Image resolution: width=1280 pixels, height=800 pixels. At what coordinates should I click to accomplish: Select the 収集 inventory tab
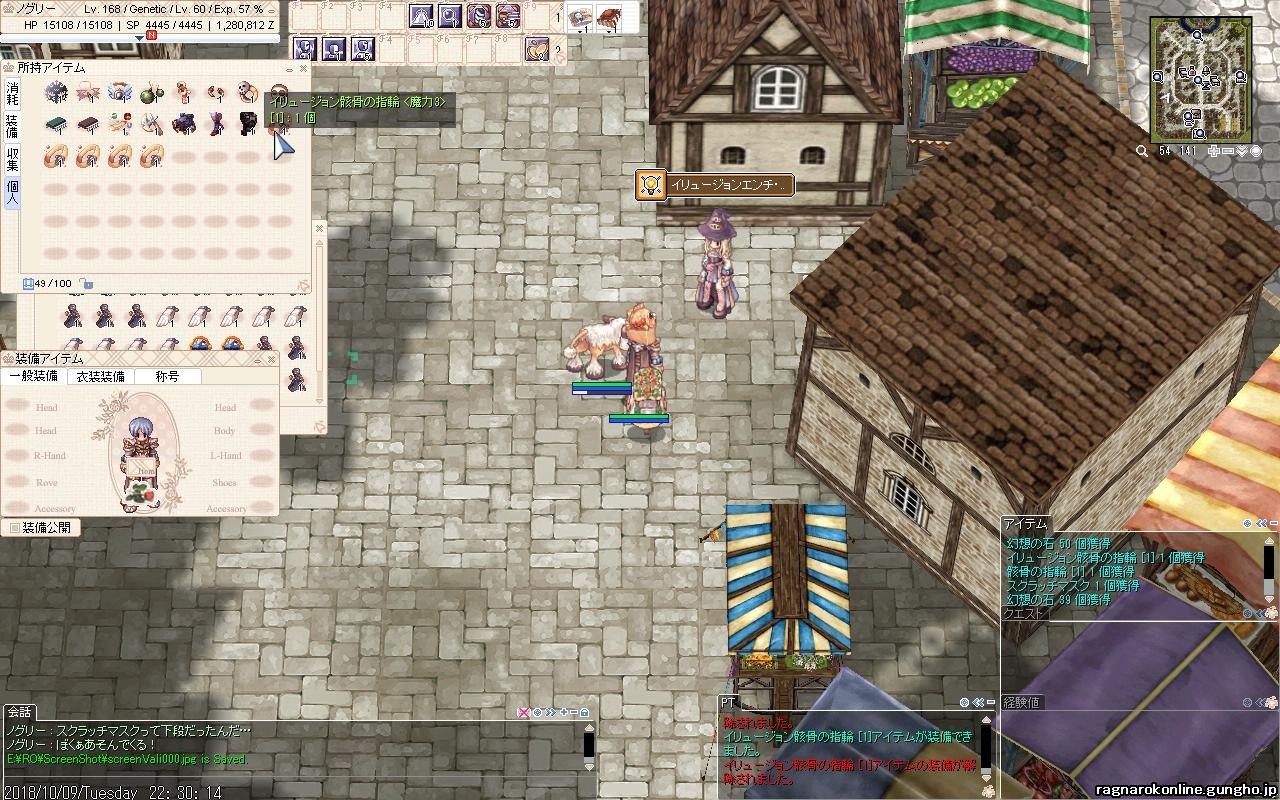[12, 159]
